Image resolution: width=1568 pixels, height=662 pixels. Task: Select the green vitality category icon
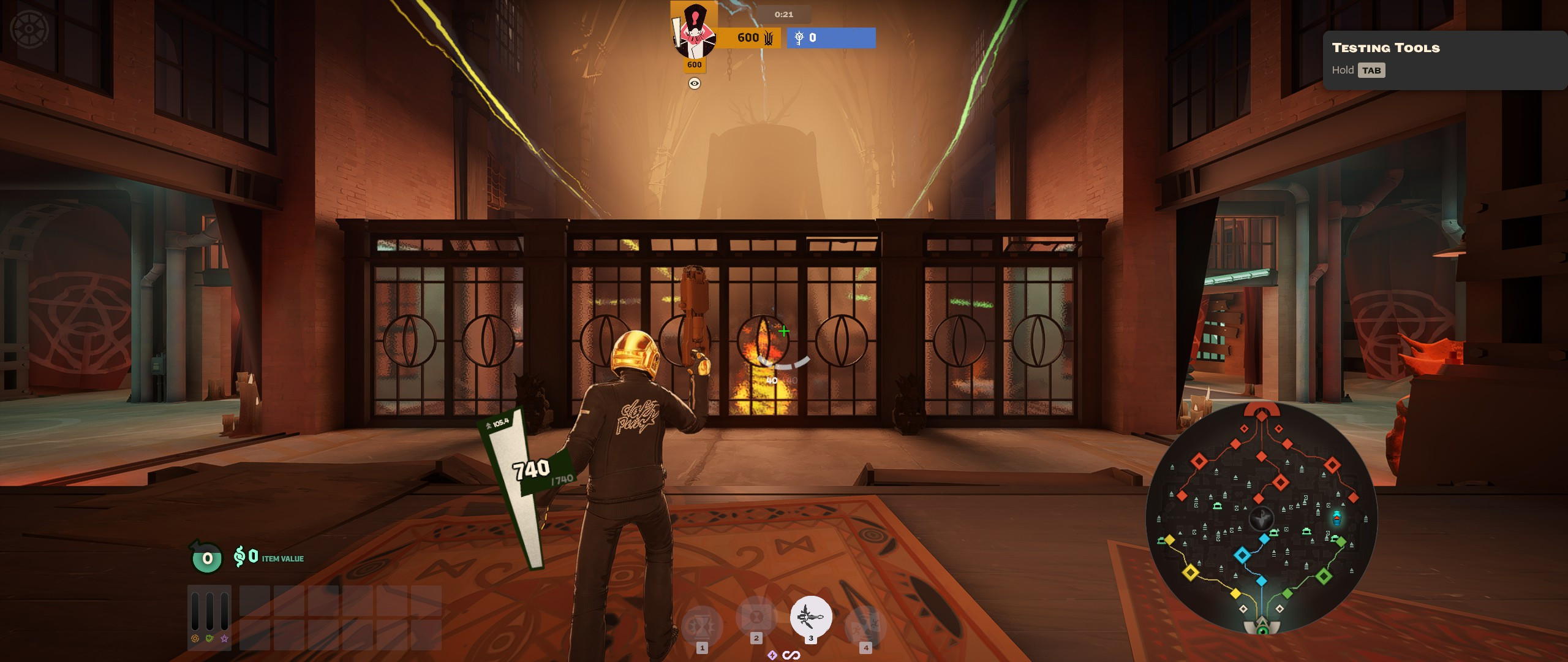(209, 639)
